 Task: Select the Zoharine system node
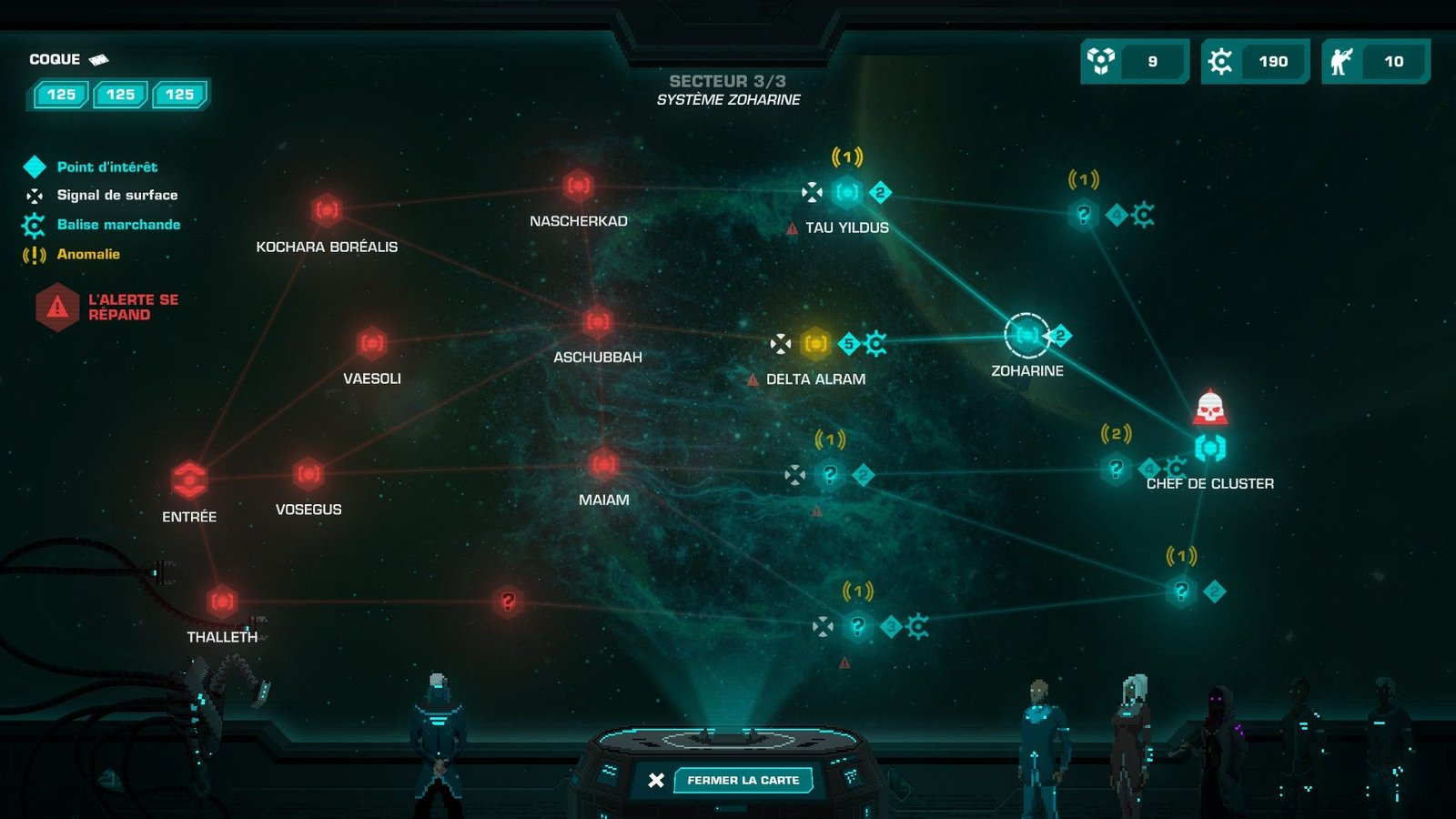pyautogui.click(x=1026, y=335)
